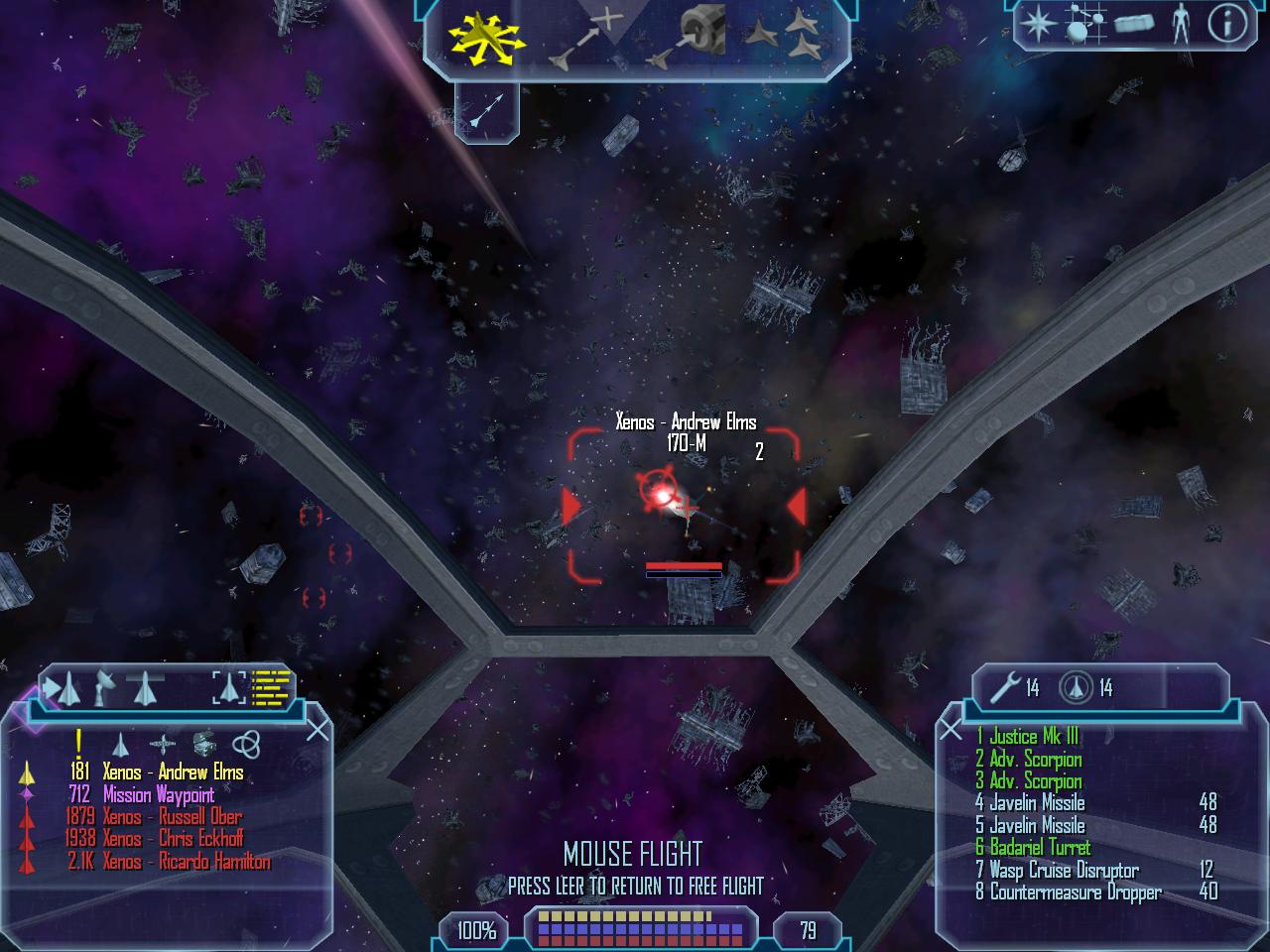Open the nav map star icon
Viewport: 1270px width, 952px height.
pyautogui.click(x=1038, y=24)
